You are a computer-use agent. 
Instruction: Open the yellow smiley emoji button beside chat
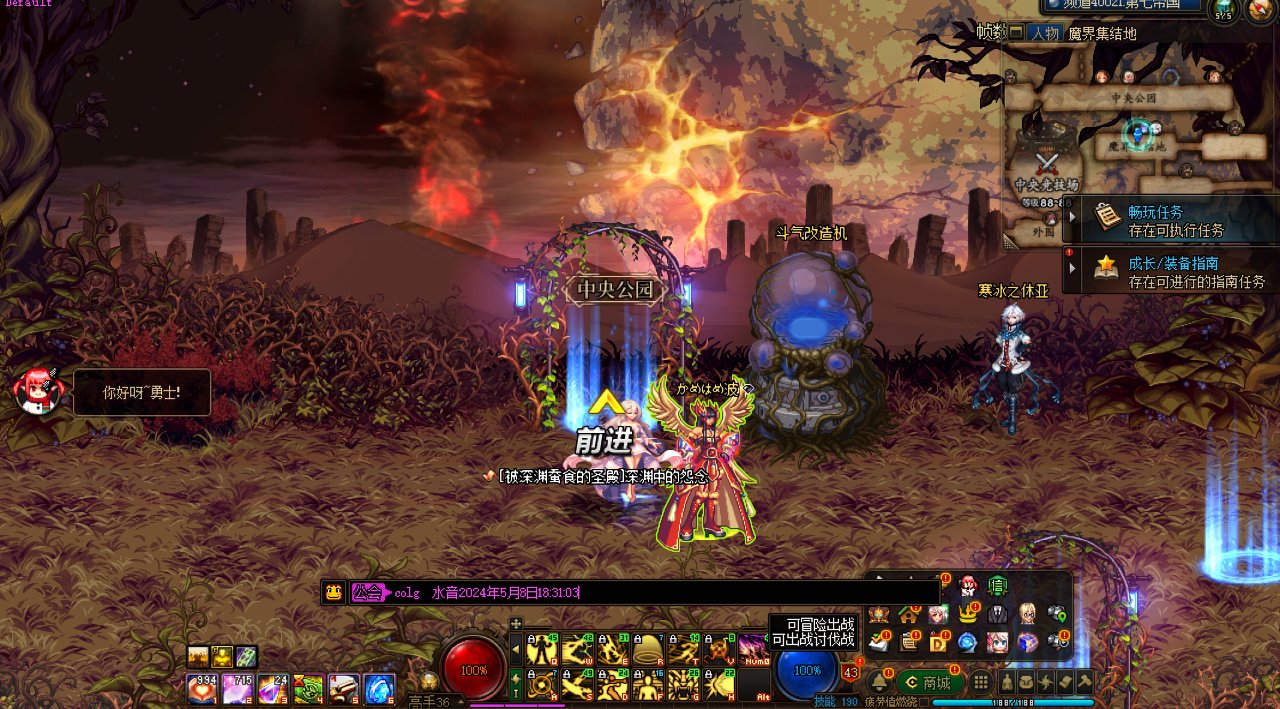pyautogui.click(x=334, y=593)
